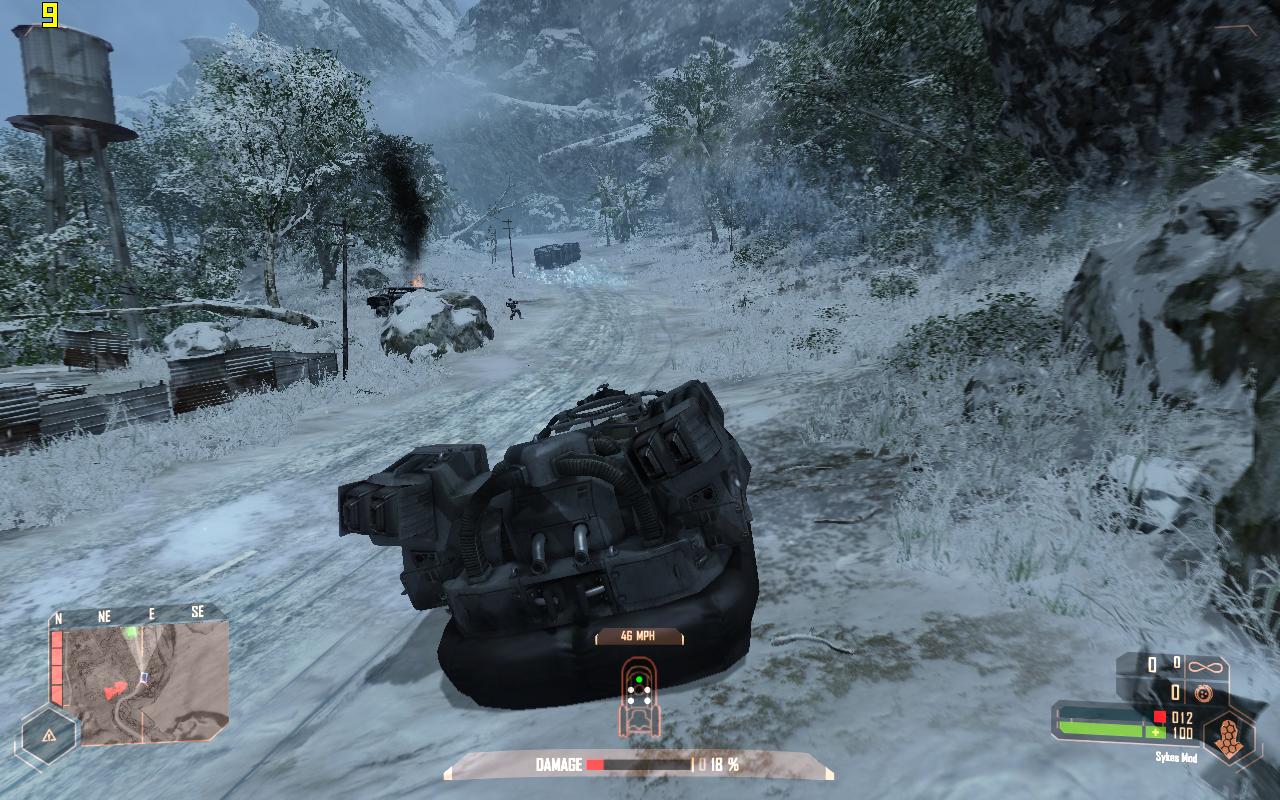1280x800 pixels.
Task: Select the SE compass heading label
Action: tap(198, 611)
